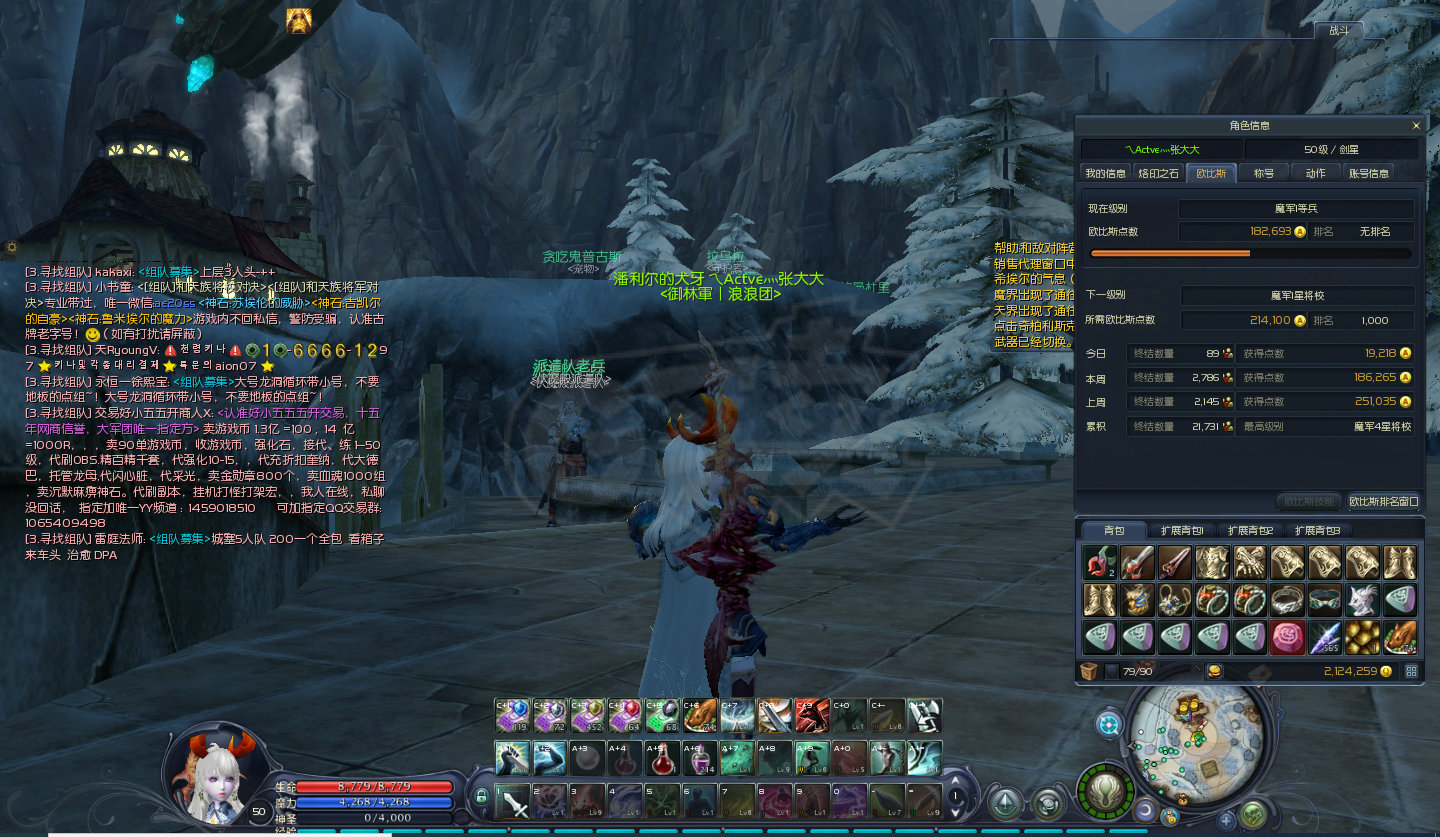This screenshot has width=1440, height=837.
Task: Switch to the 我的信息 tab
Action: click(x=1105, y=173)
